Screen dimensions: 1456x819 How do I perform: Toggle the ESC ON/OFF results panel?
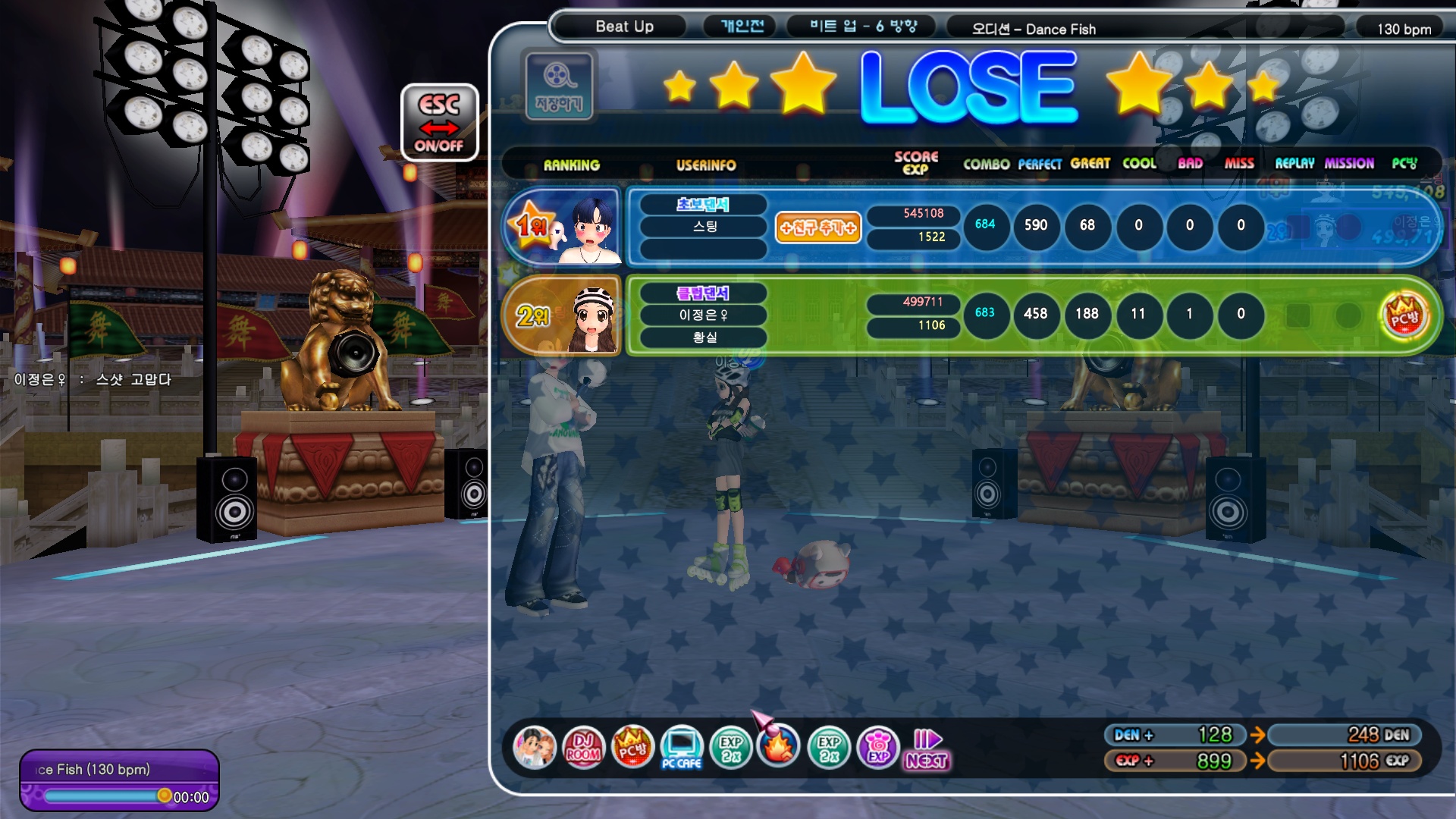(x=439, y=123)
